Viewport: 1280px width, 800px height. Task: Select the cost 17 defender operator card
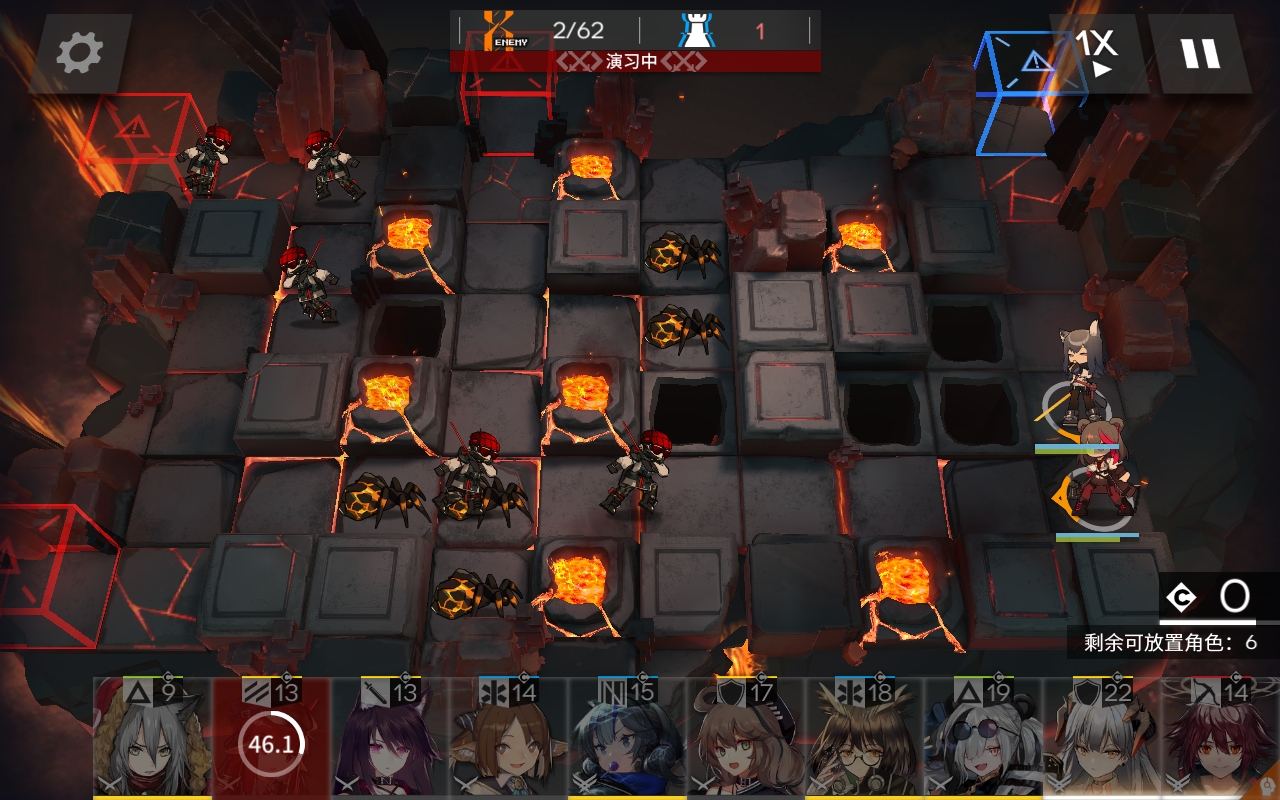click(x=746, y=740)
